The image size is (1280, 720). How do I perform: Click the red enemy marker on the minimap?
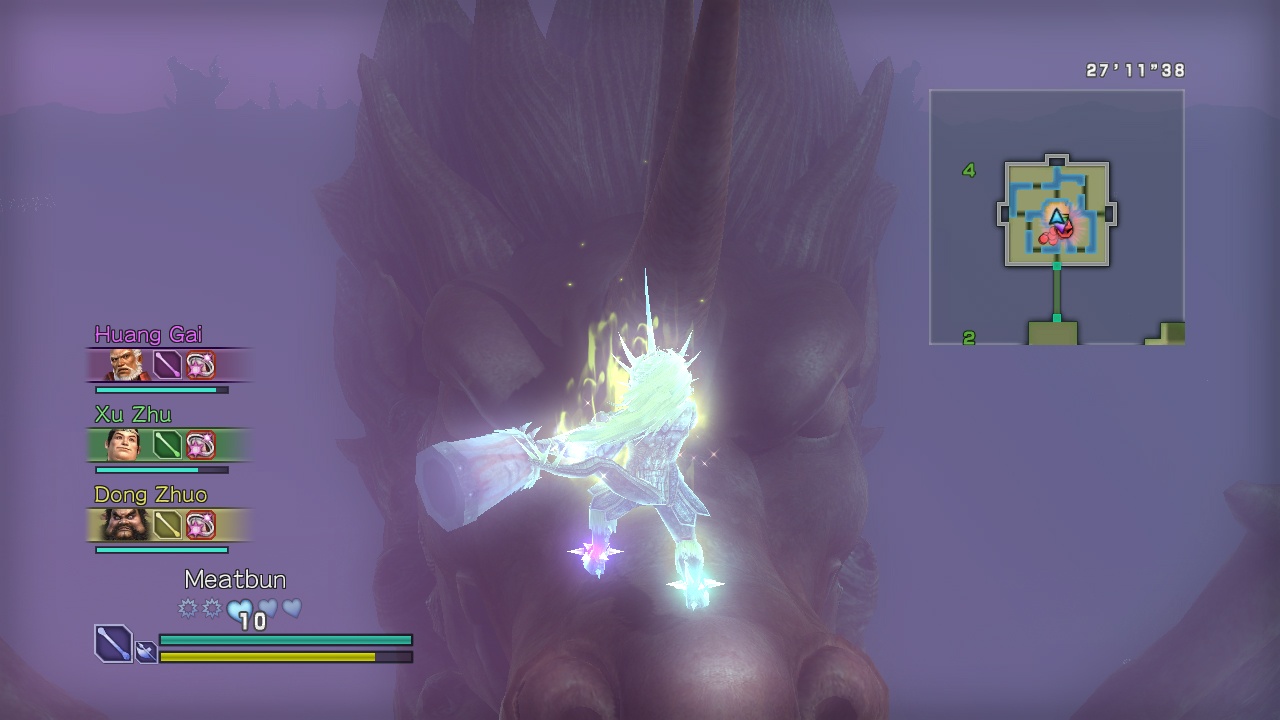tap(1047, 238)
